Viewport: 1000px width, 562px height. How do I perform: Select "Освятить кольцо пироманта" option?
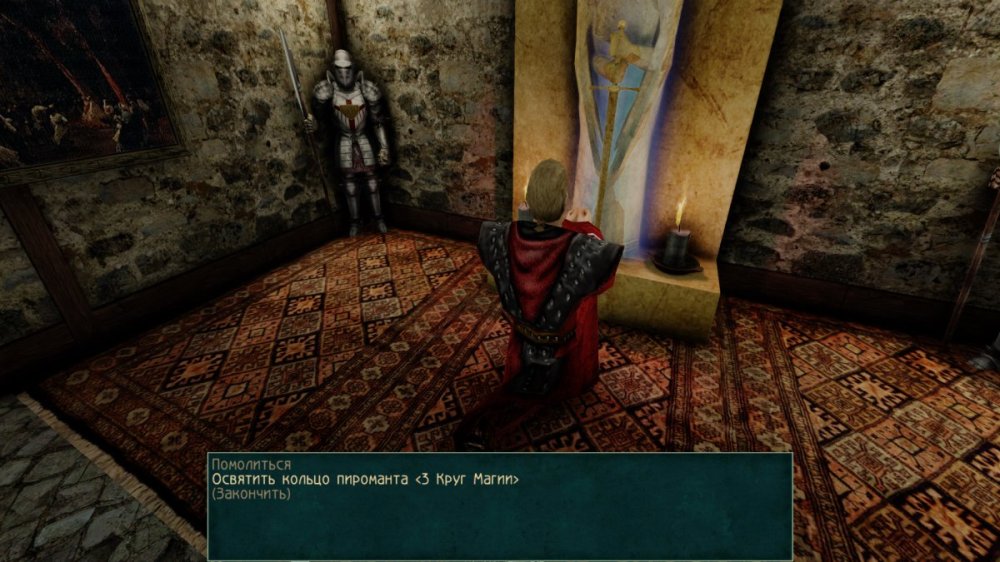point(365,480)
